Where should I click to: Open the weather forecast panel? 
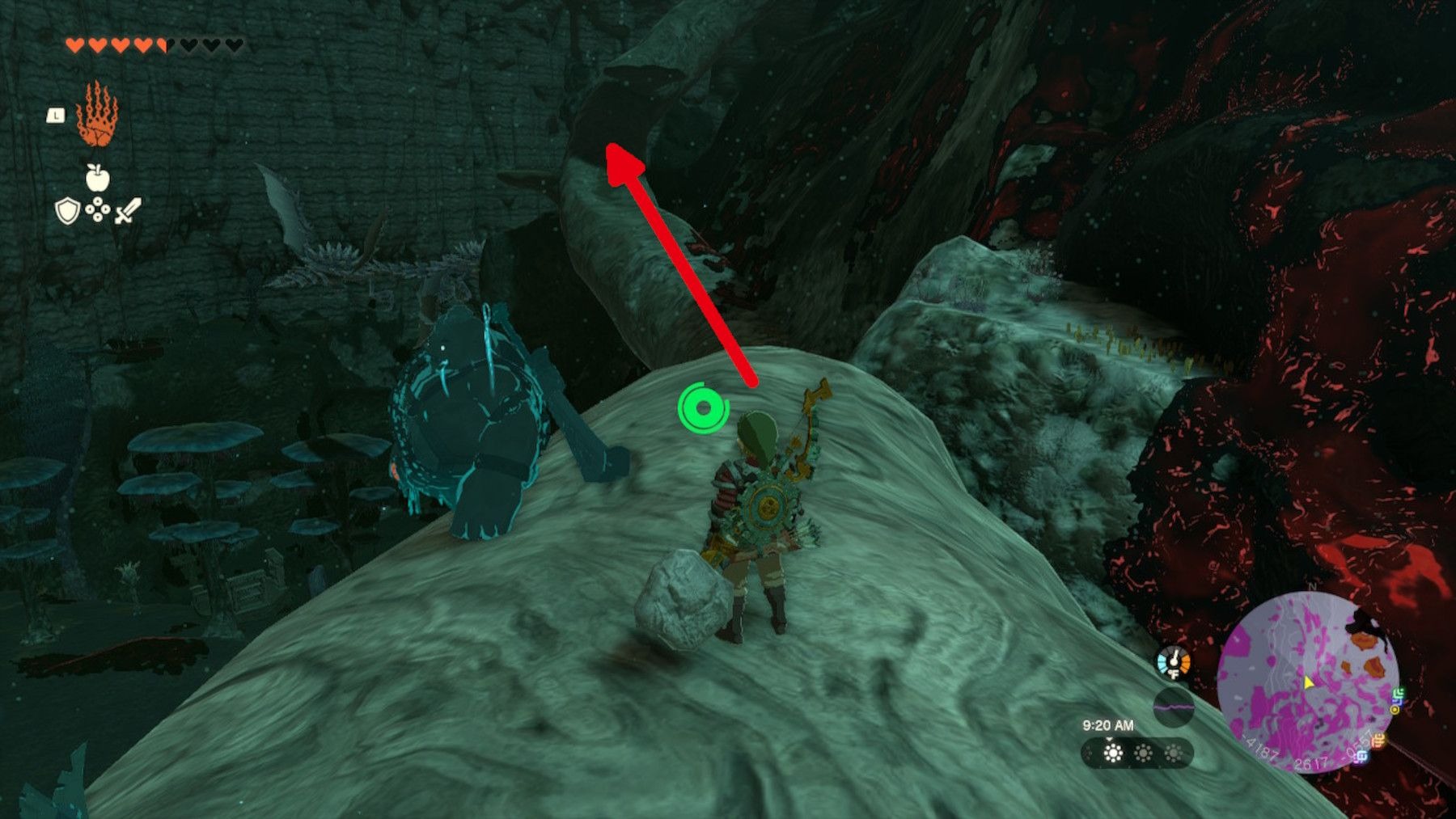(1136, 754)
